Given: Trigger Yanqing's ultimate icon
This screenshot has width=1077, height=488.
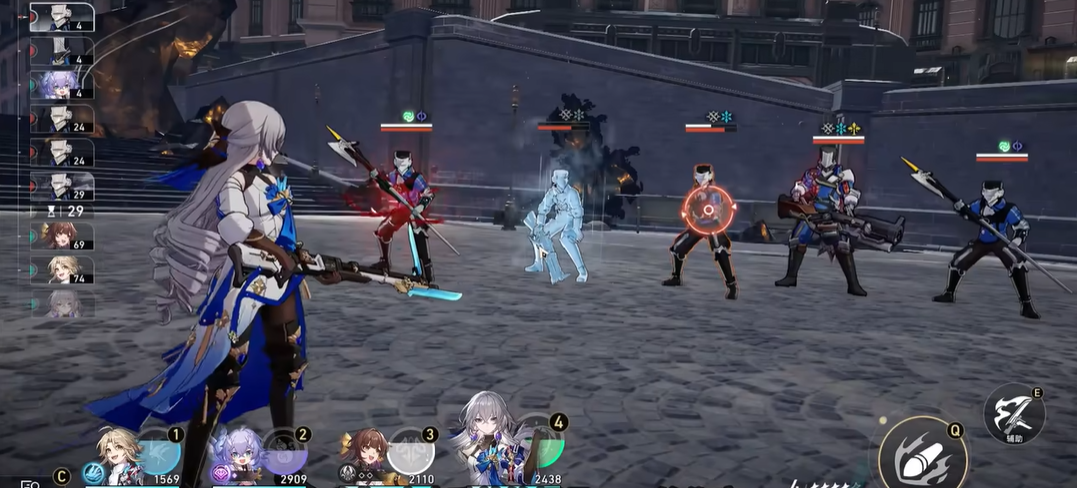Looking at the screenshot, I should pos(160,452).
